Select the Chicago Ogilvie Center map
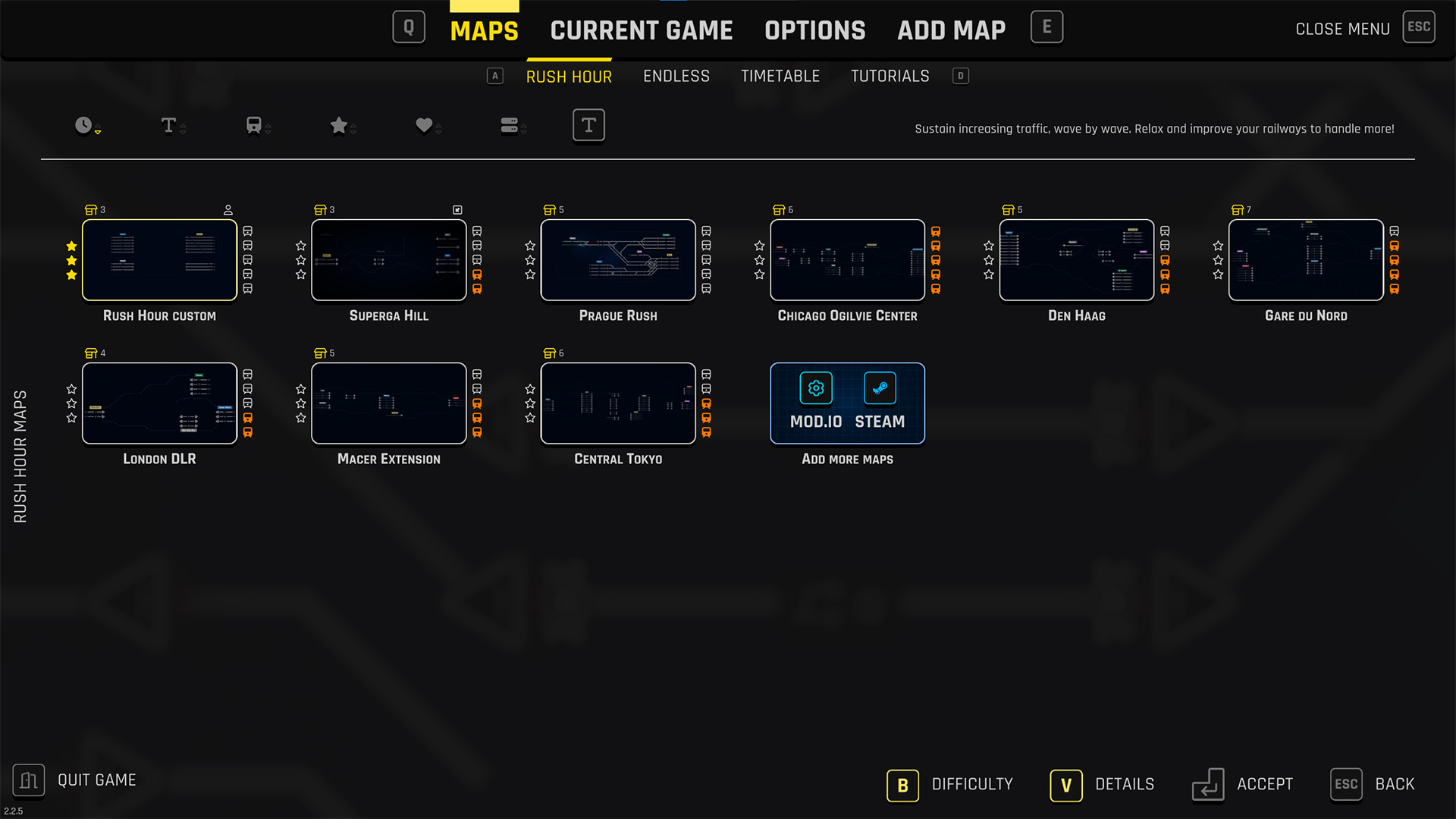Screen dimensions: 1456x819 [x=847, y=260]
